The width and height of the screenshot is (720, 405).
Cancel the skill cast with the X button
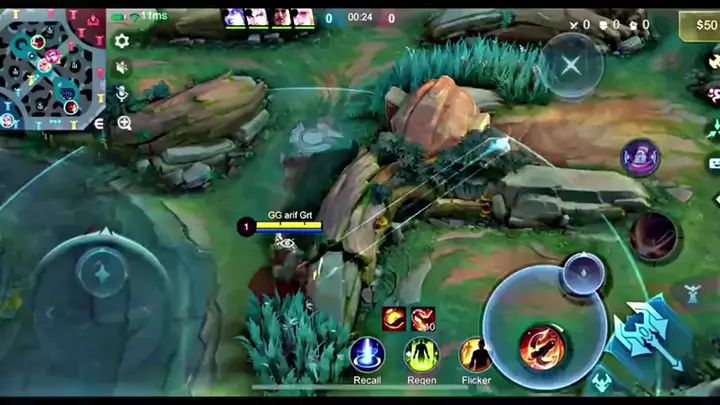point(570,66)
